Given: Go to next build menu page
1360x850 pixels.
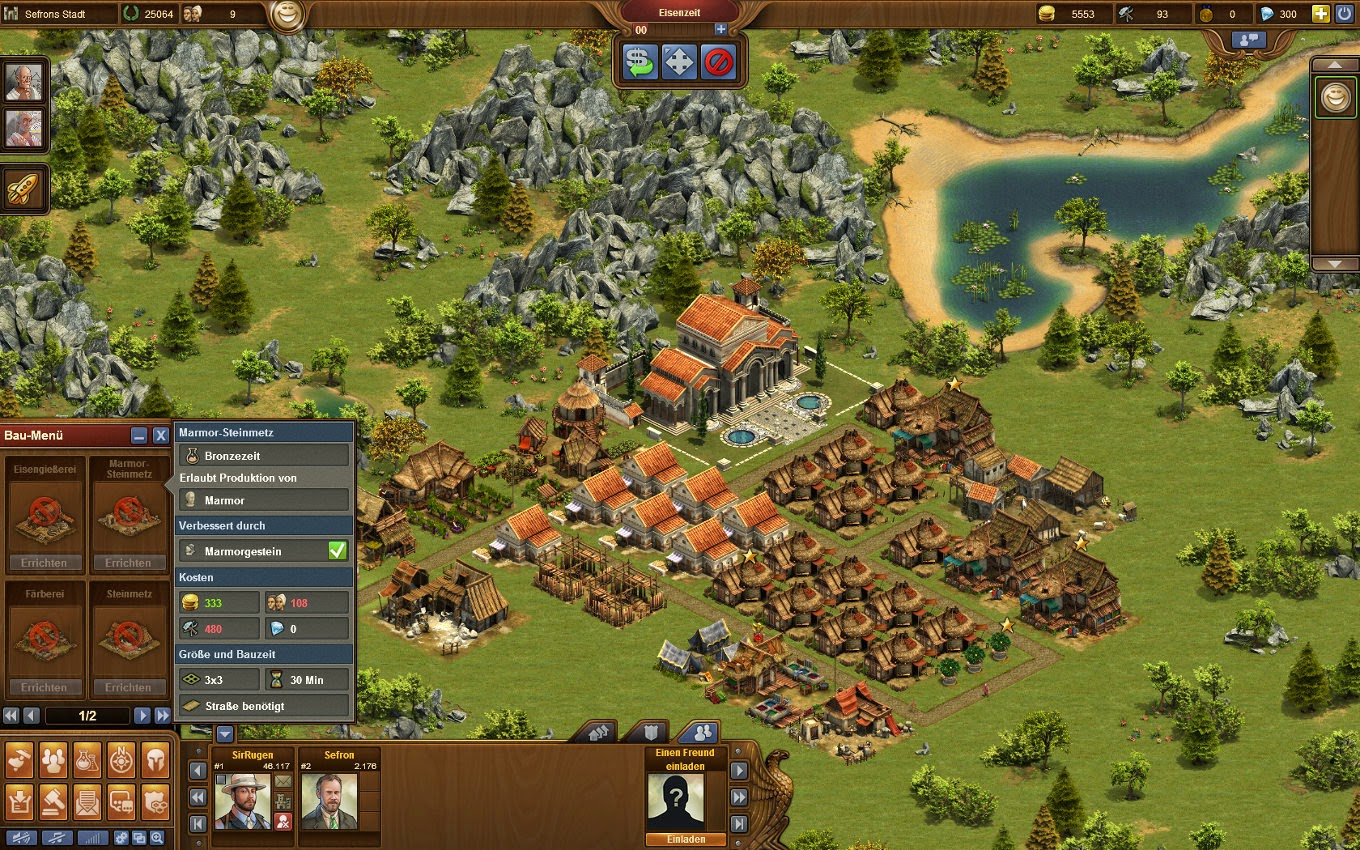Looking at the screenshot, I should pyautogui.click(x=142, y=715).
